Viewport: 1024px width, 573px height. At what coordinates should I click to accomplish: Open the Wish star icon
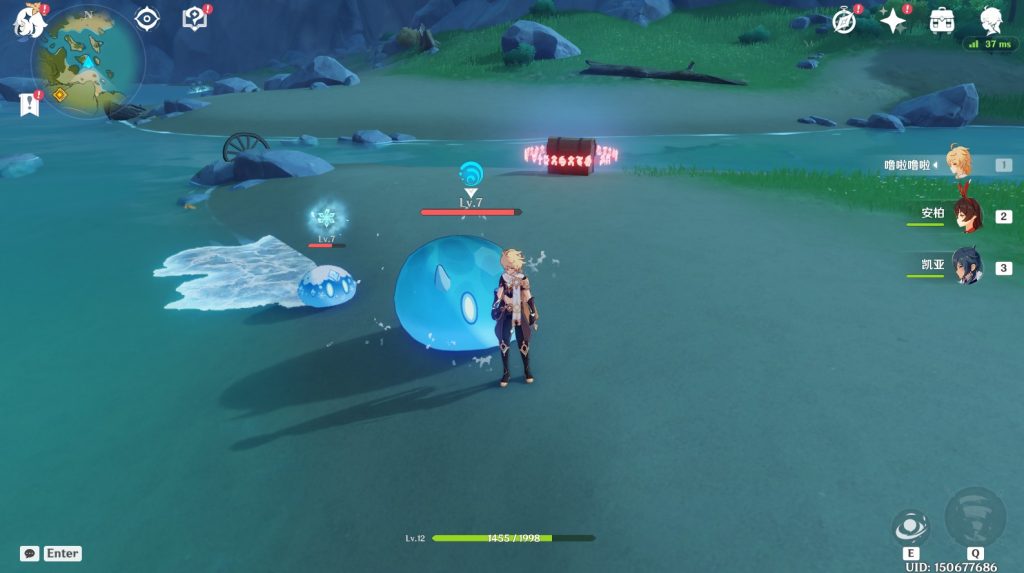[x=892, y=21]
